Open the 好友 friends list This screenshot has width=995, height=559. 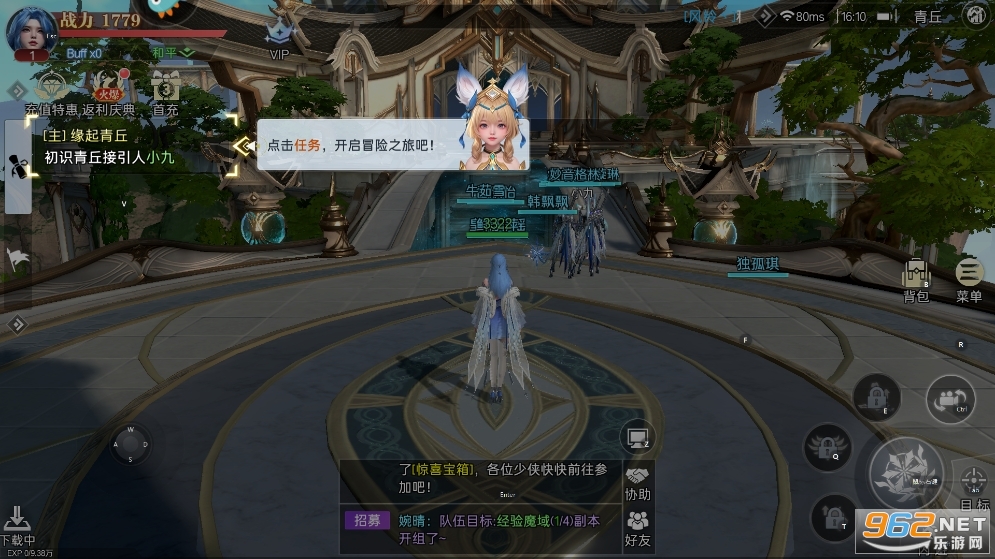pos(637,528)
